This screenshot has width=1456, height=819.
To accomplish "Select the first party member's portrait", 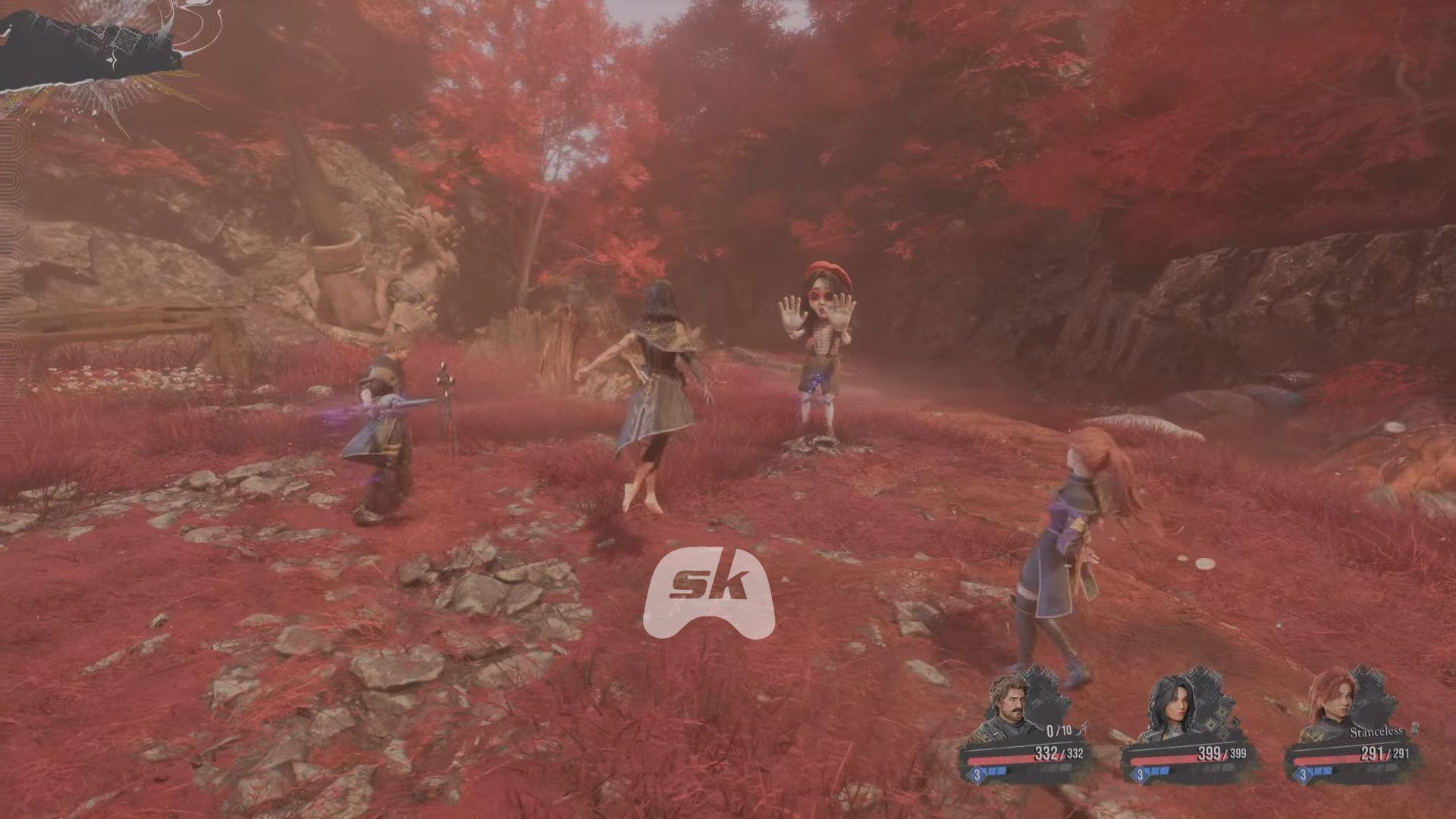I will point(1010,701).
